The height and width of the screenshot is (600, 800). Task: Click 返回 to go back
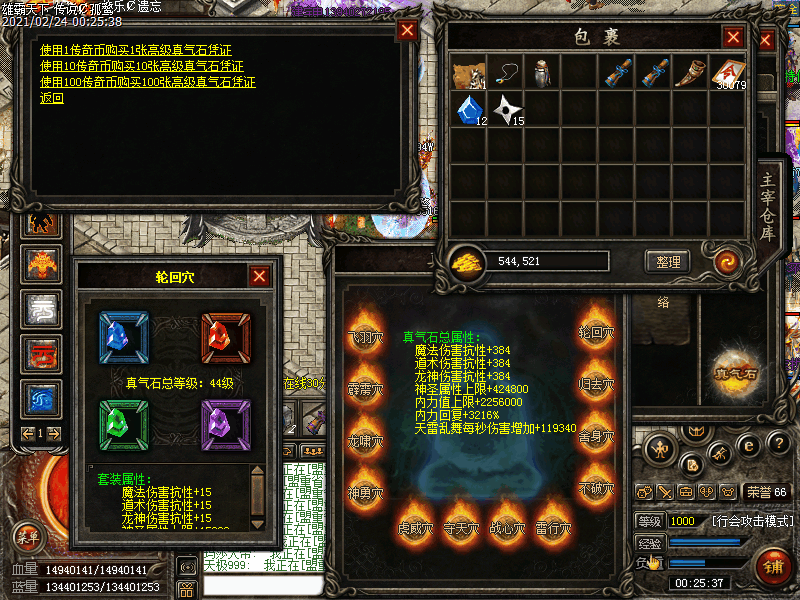coord(52,98)
